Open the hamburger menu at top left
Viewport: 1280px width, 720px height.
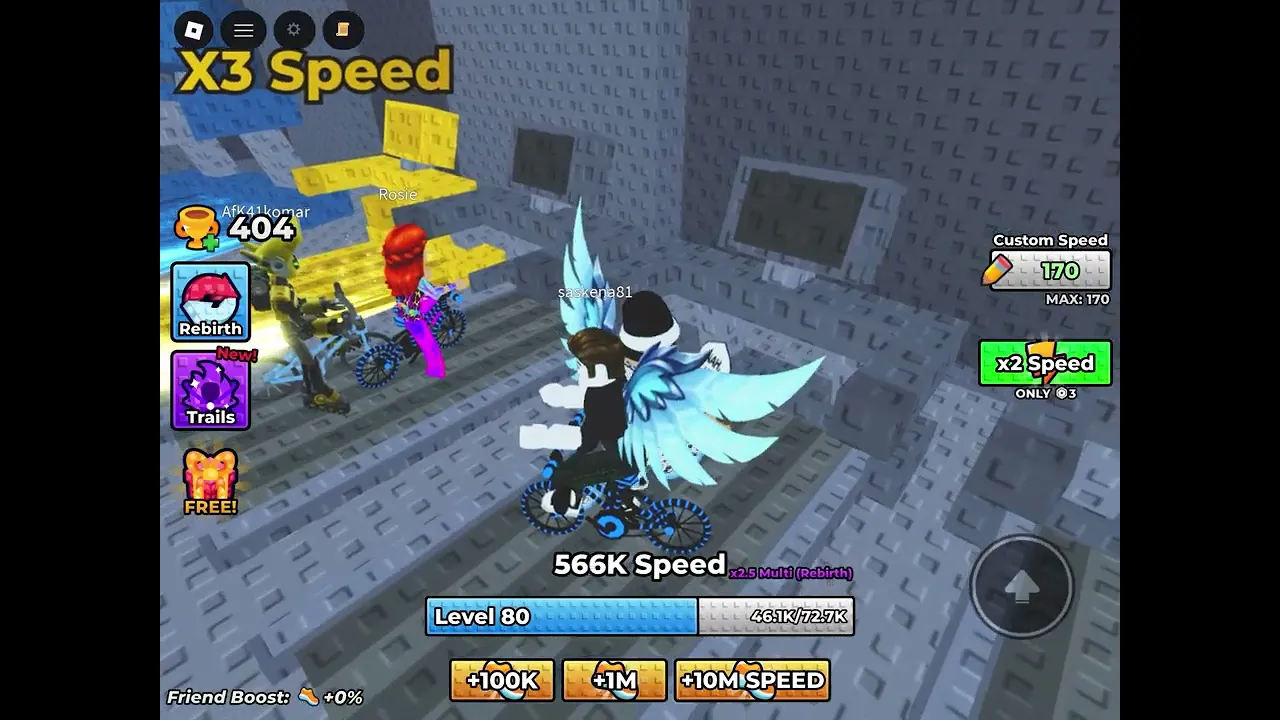coord(243,30)
